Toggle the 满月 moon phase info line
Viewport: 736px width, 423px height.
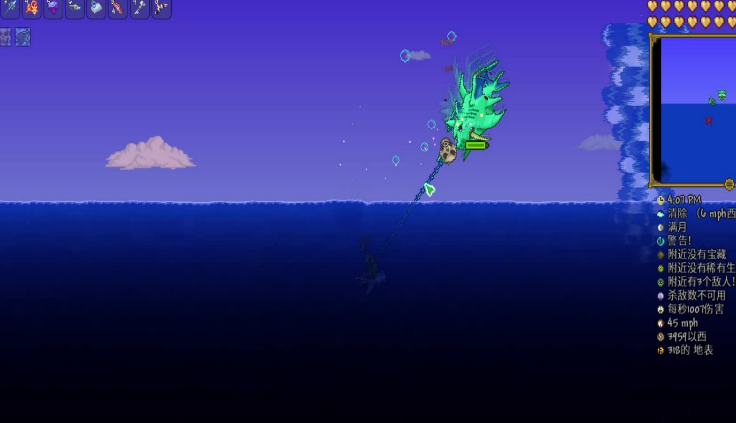point(678,227)
